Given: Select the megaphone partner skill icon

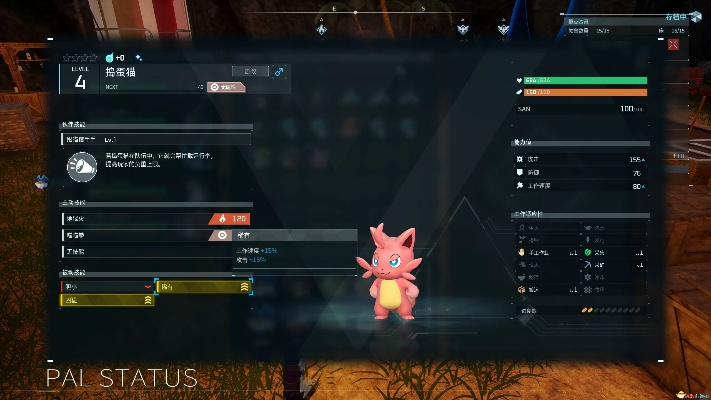Looking at the screenshot, I should 82,167.
